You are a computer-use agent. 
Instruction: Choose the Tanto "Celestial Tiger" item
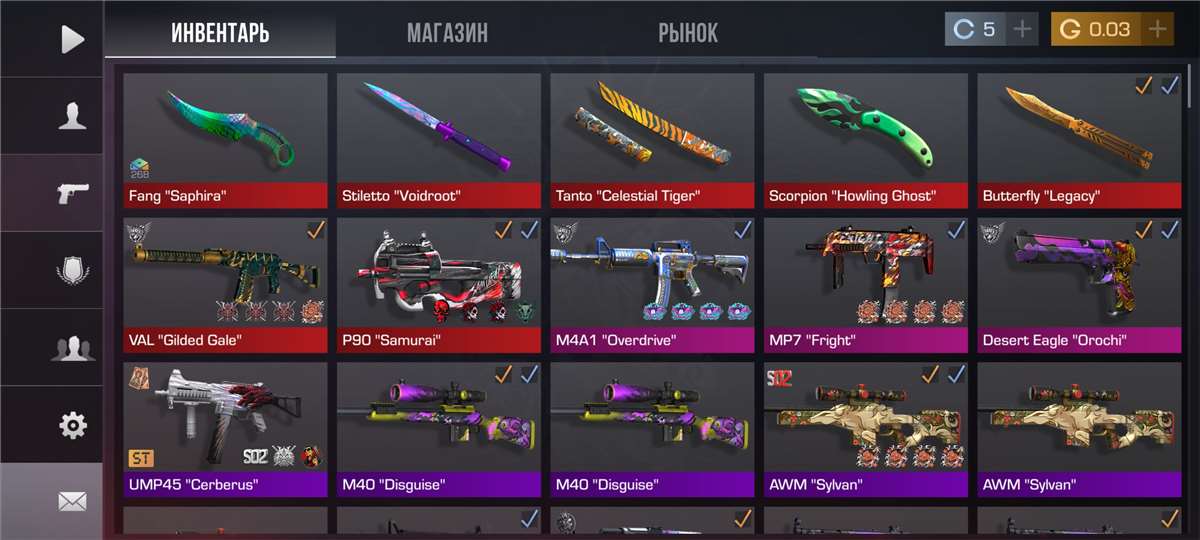click(652, 137)
